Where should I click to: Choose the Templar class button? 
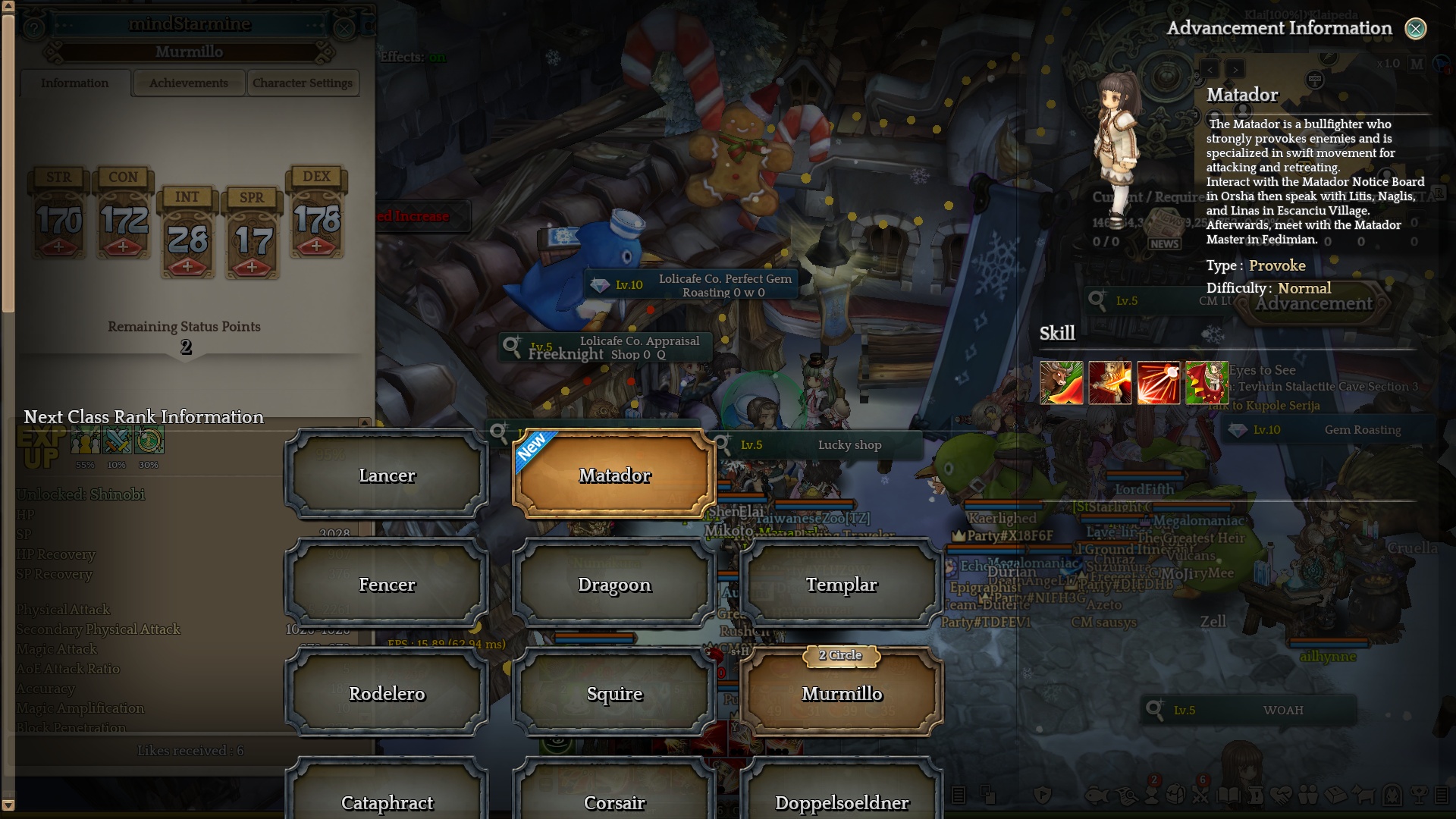(x=842, y=585)
